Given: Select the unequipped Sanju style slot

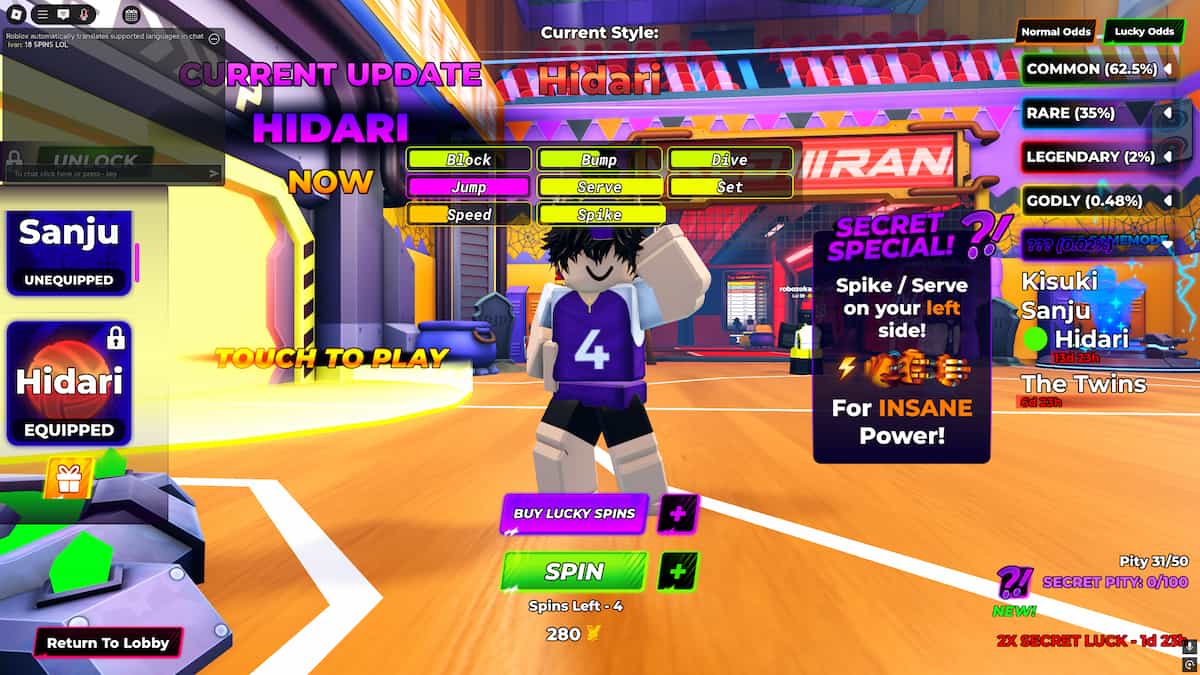Looking at the screenshot, I should tap(68, 250).
